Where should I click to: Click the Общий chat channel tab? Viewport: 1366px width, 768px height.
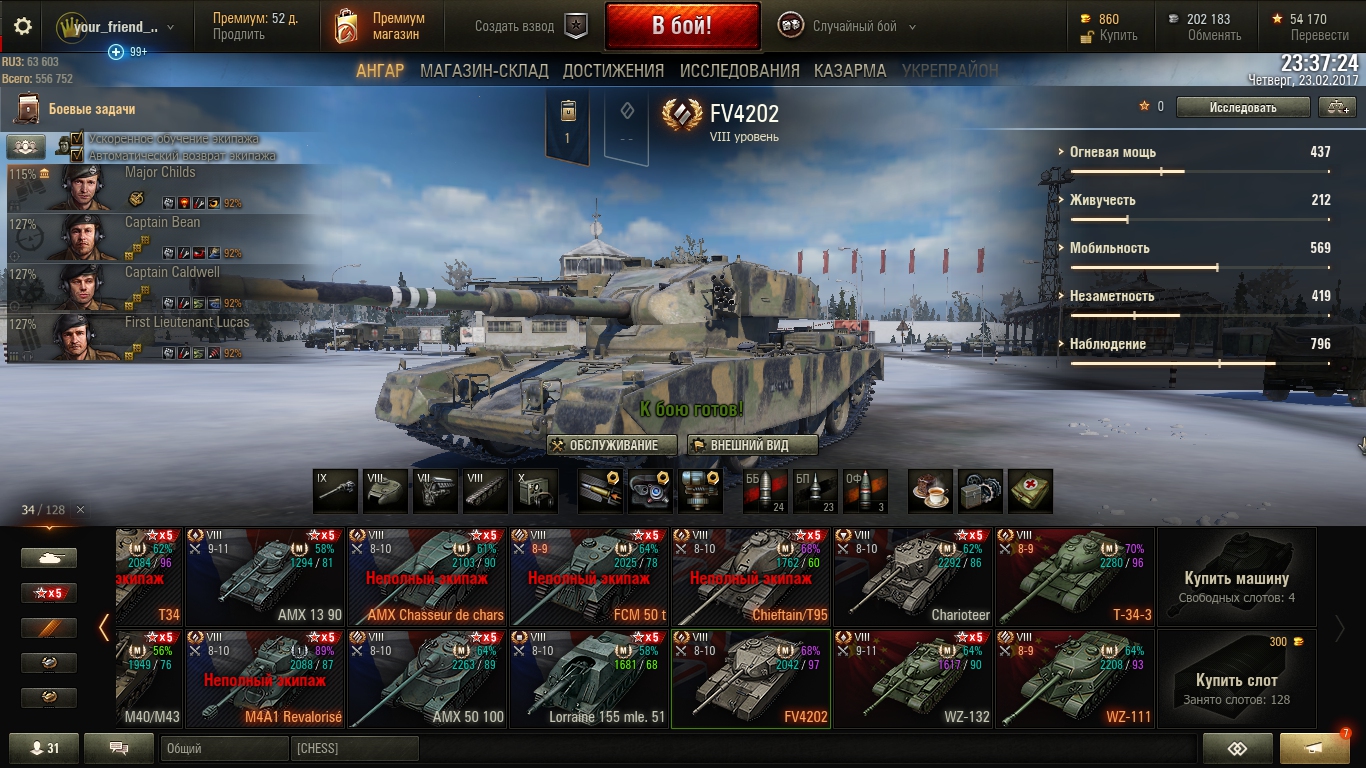(224, 748)
